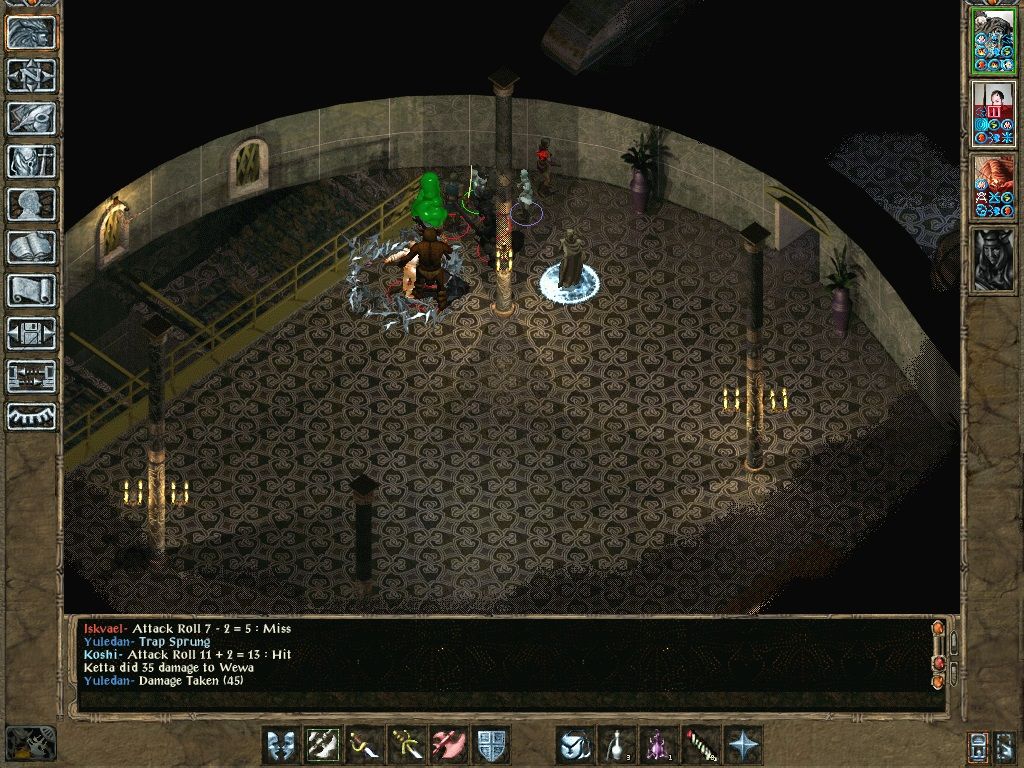This screenshot has height=768, width=1024.
Task: Select the top party portrait with green border
Action: click(993, 42)
